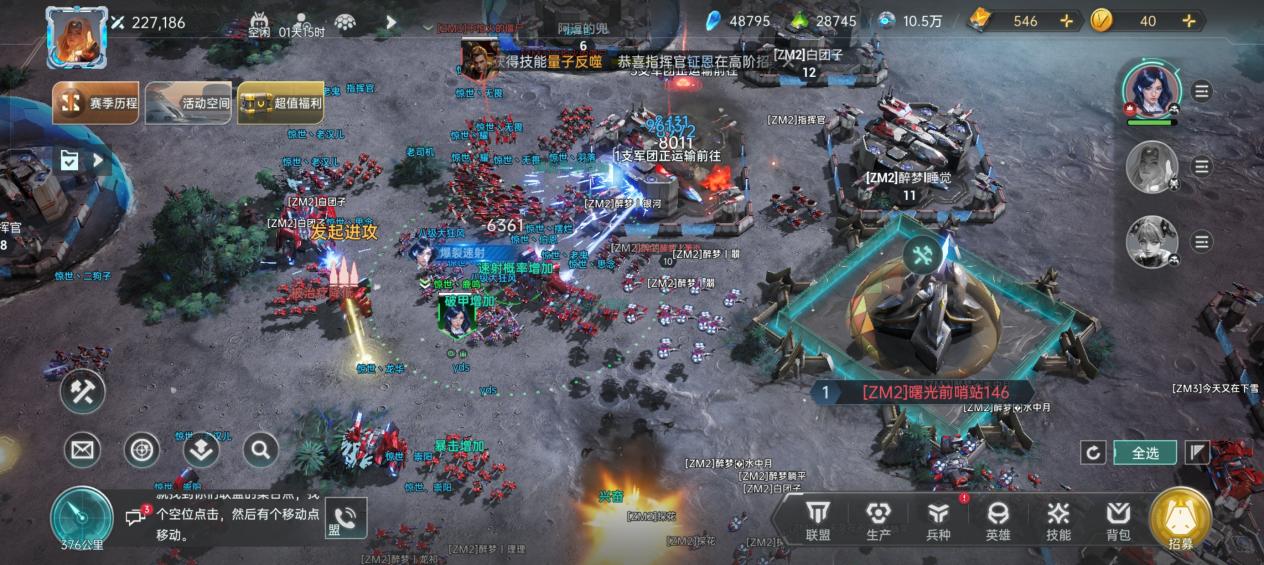The width and height of the screenshot is (1264, 565).
Task: Open the crossed hammers build menu
Action: click(x=83, y=392)
